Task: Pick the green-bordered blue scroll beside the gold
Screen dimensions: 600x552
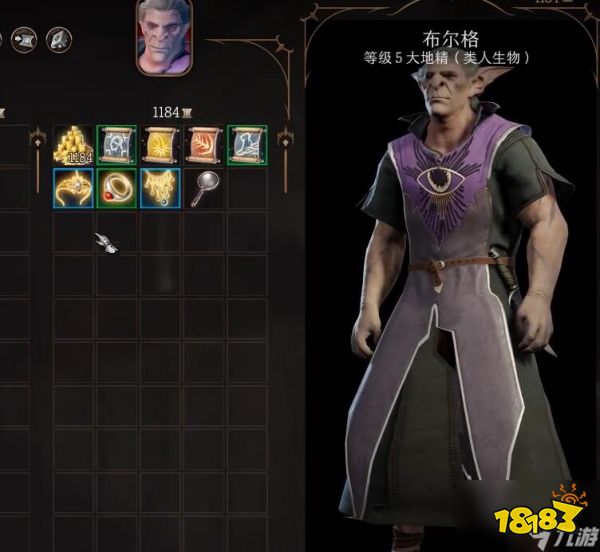Action: [x=115, y=144]
